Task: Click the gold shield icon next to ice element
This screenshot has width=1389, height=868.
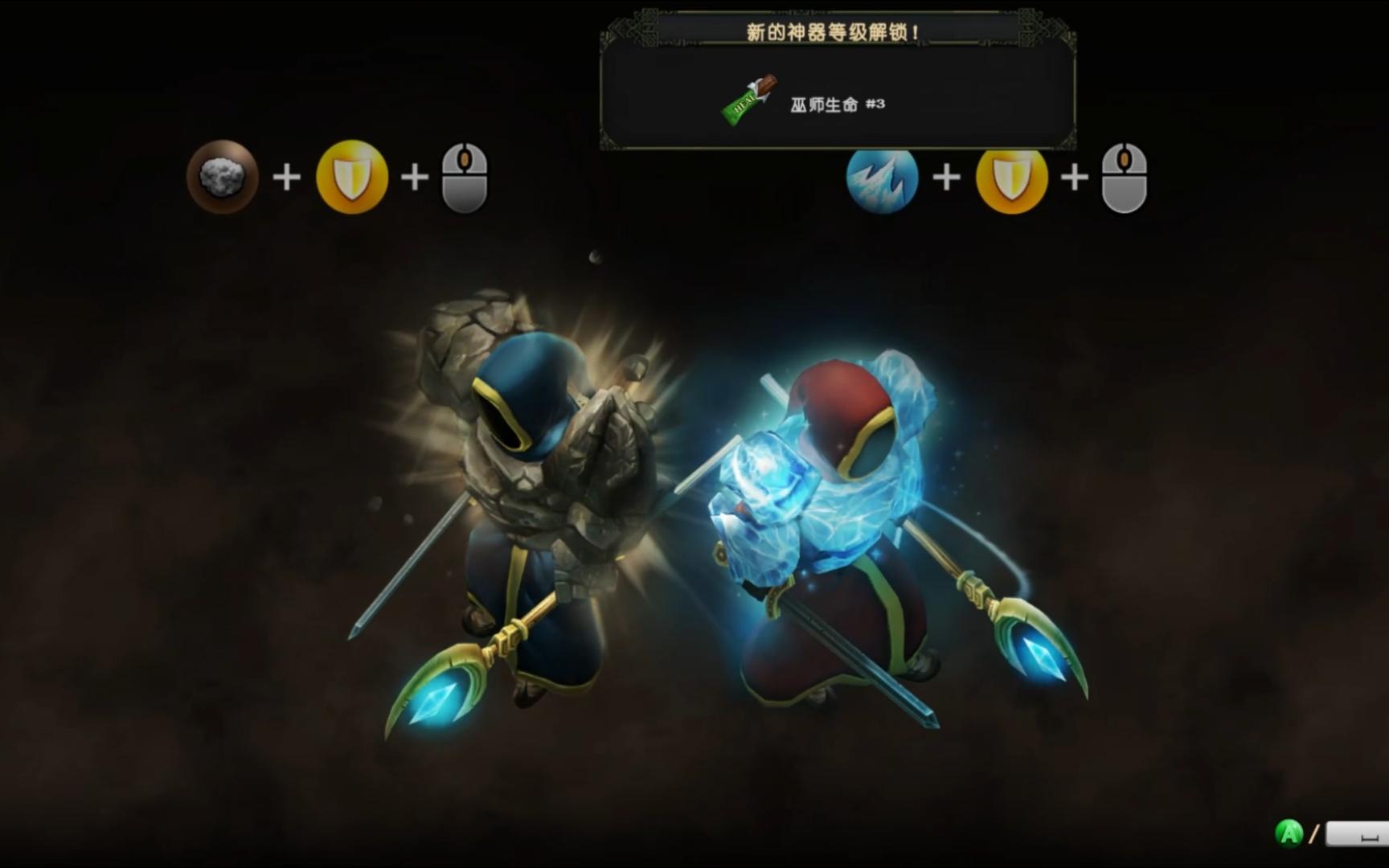Action: coord(1011,178)
